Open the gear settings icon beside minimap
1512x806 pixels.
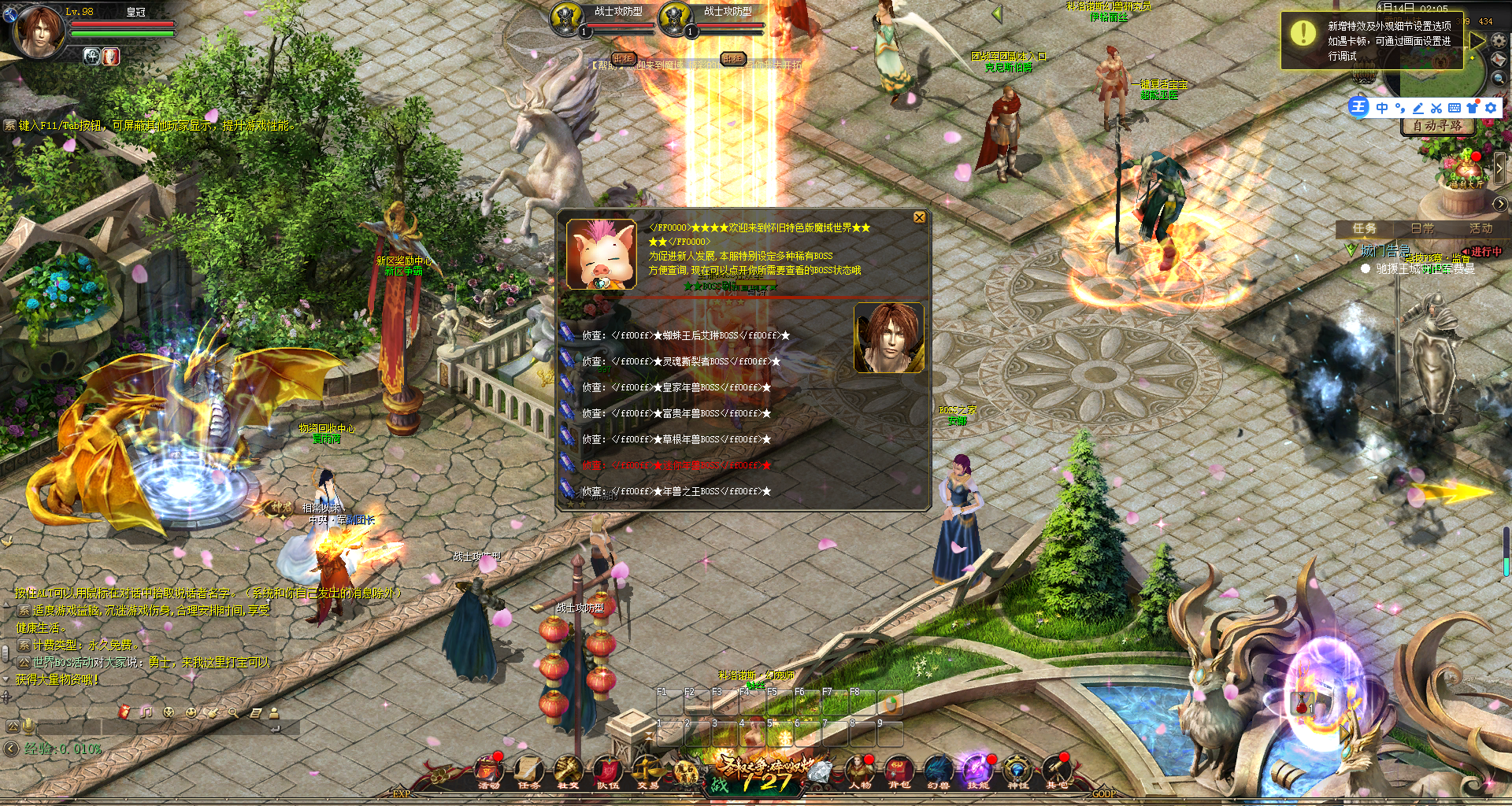click(x=1499, y=39)
